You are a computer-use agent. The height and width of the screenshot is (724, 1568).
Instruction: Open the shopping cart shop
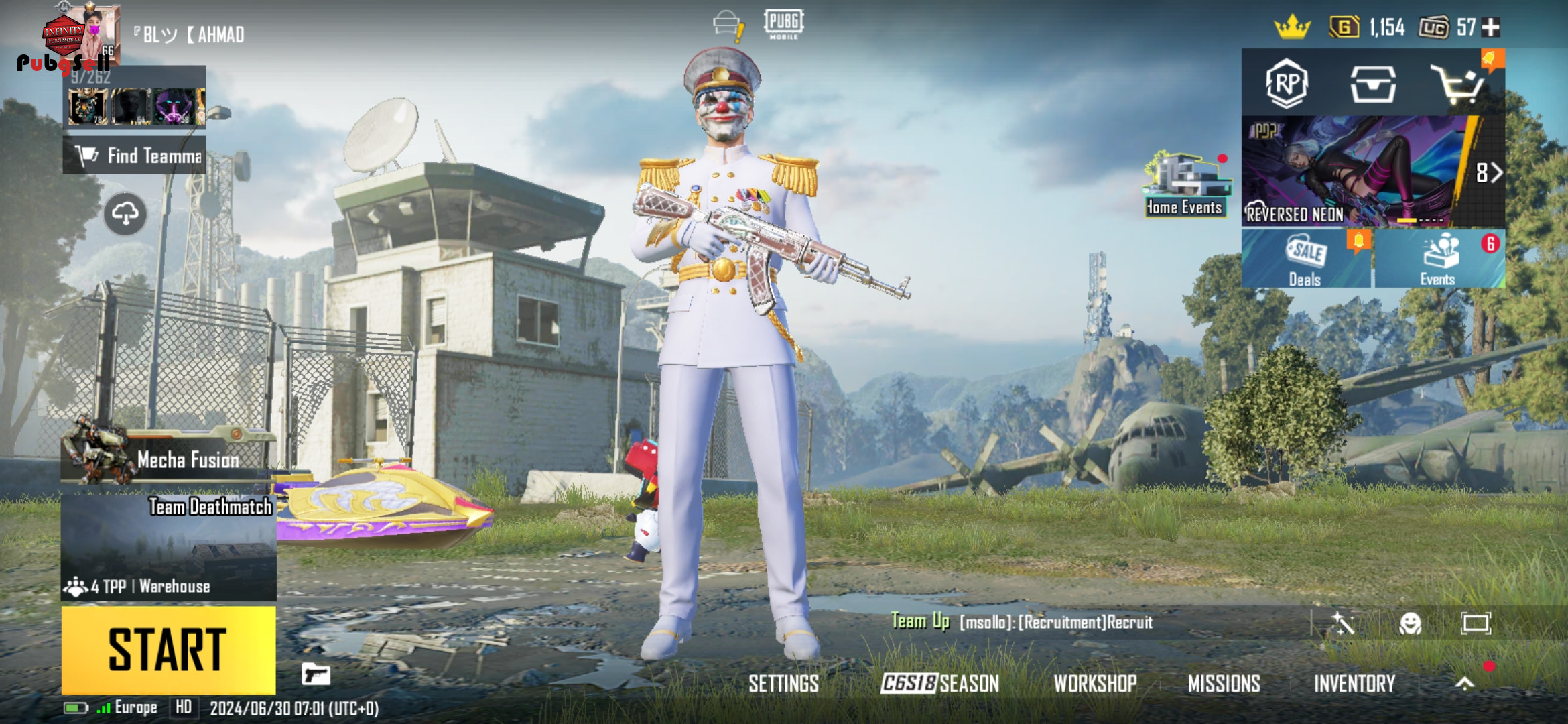(1457, 84)
